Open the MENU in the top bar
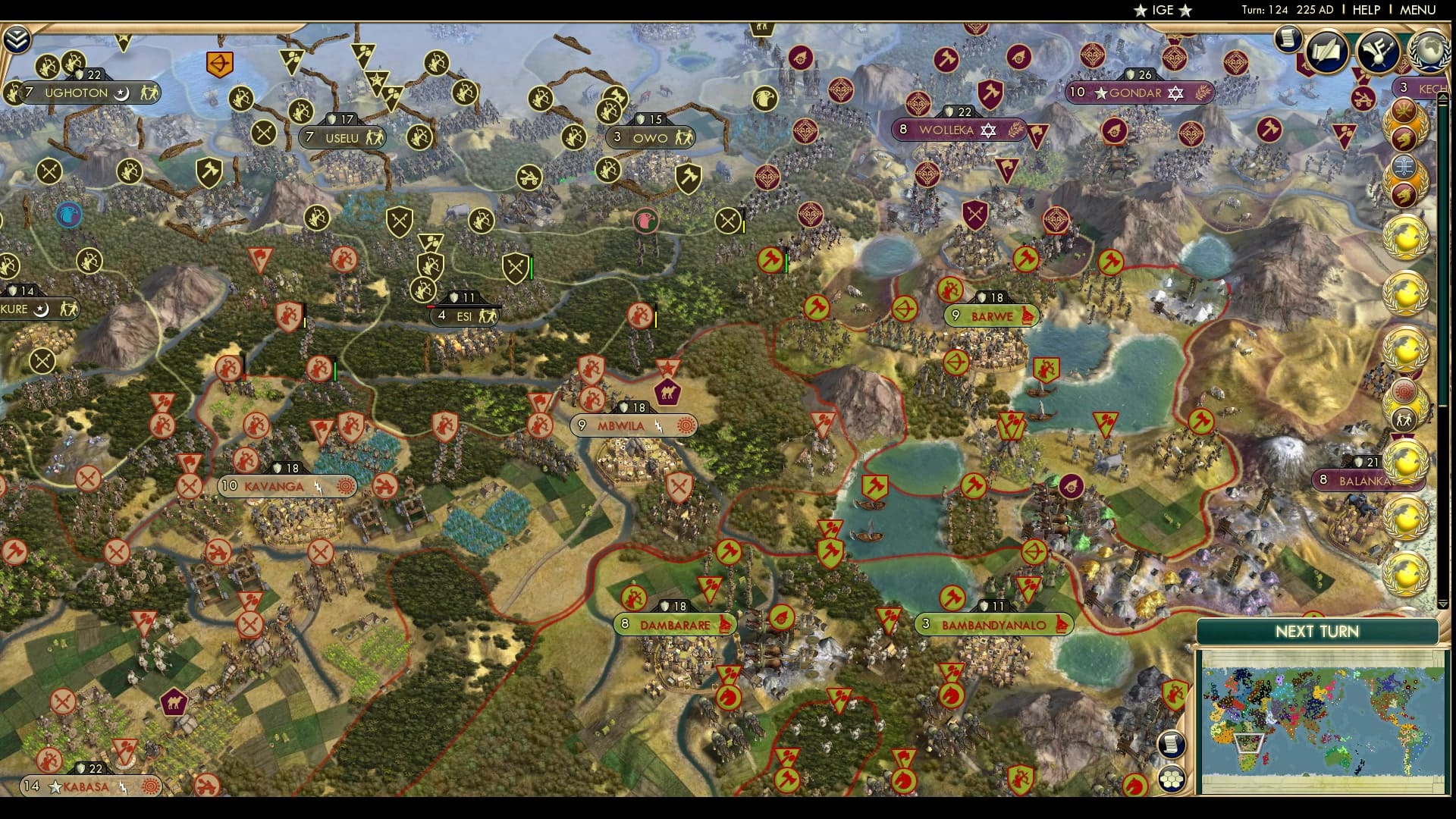The image size is (1456, 819). (x=1417, y=10)
